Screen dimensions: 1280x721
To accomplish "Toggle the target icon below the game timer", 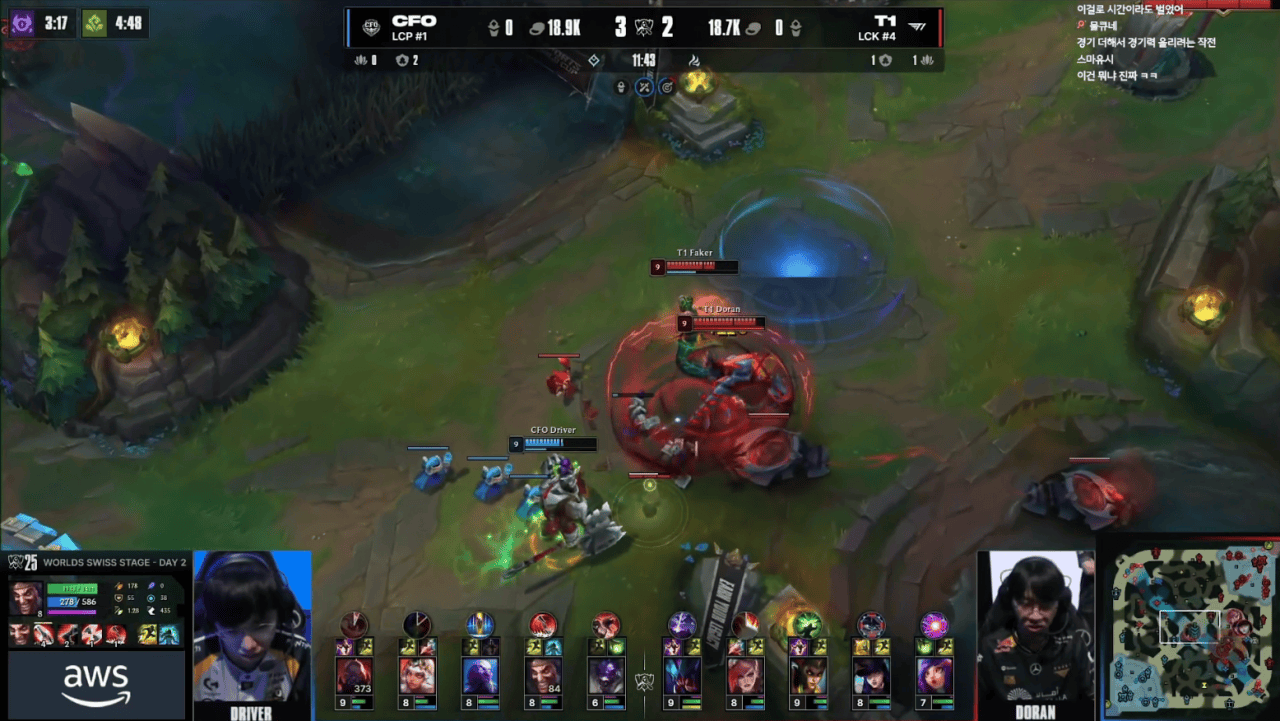I will [666, 87].
